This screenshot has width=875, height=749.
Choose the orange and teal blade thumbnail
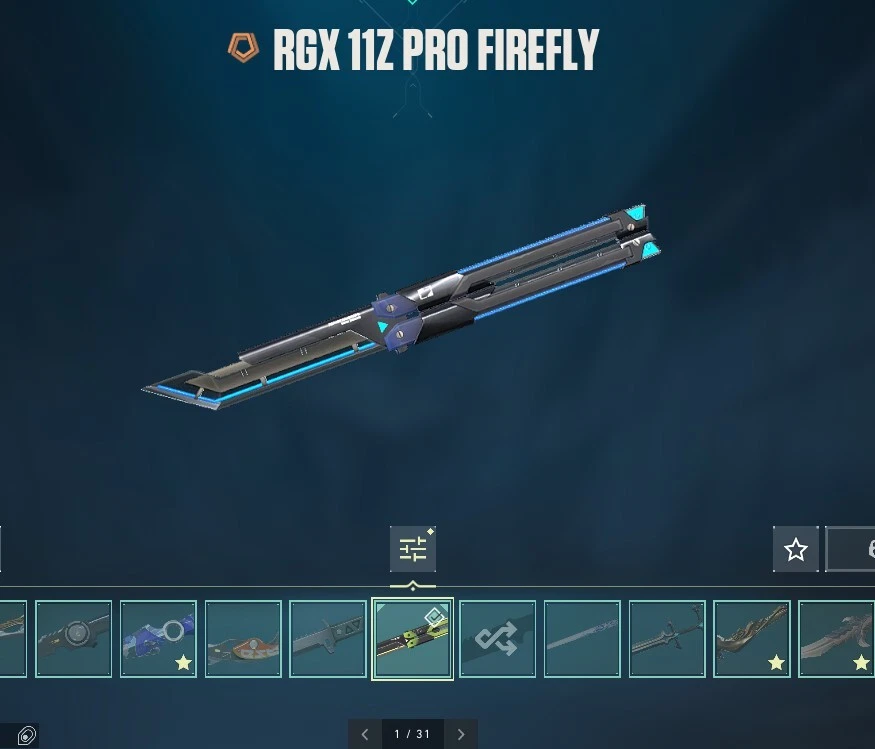coord(243,639)
